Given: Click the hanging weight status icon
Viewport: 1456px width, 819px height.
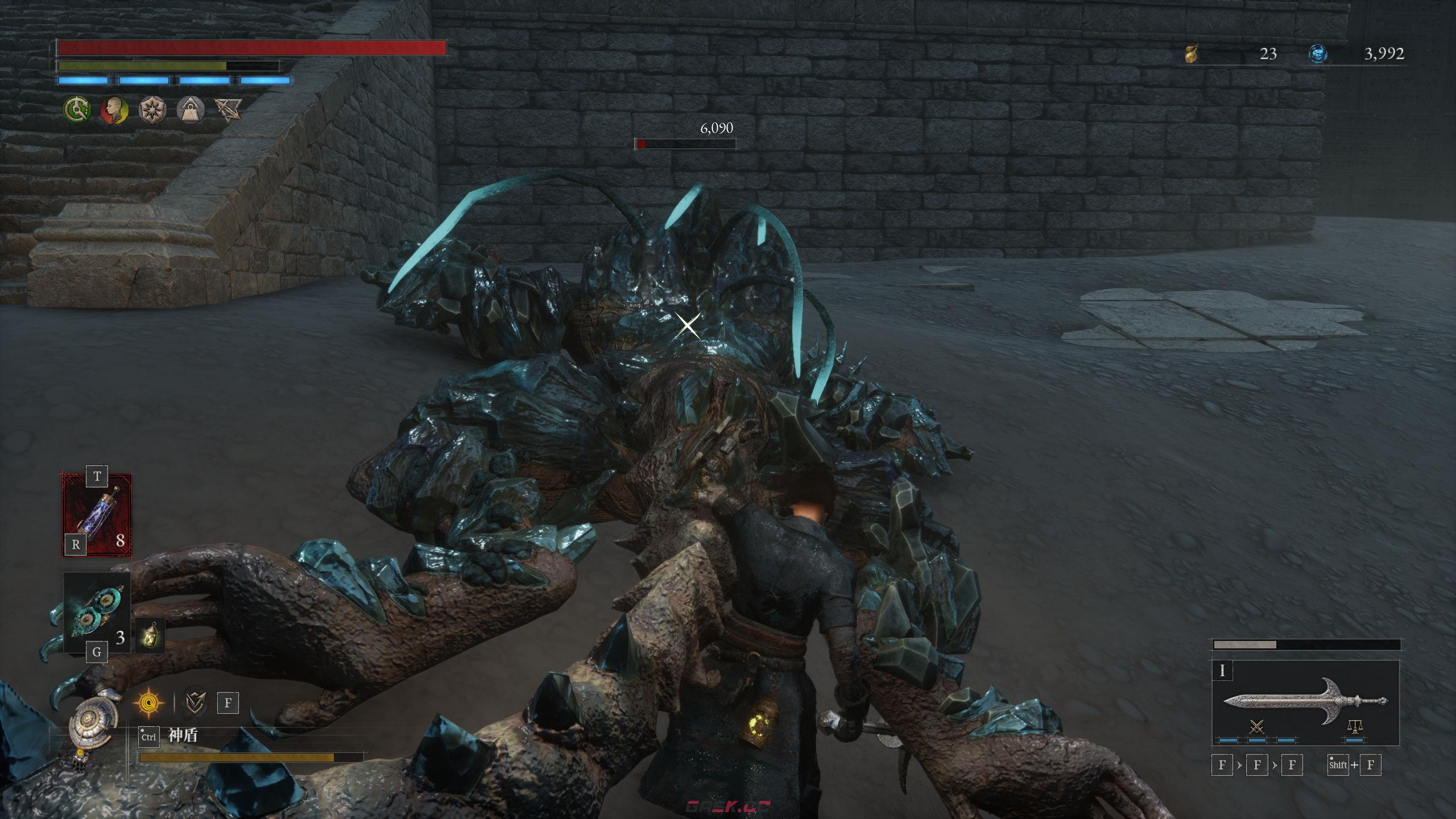Looking at the screenshot, I should pos(190,110).
